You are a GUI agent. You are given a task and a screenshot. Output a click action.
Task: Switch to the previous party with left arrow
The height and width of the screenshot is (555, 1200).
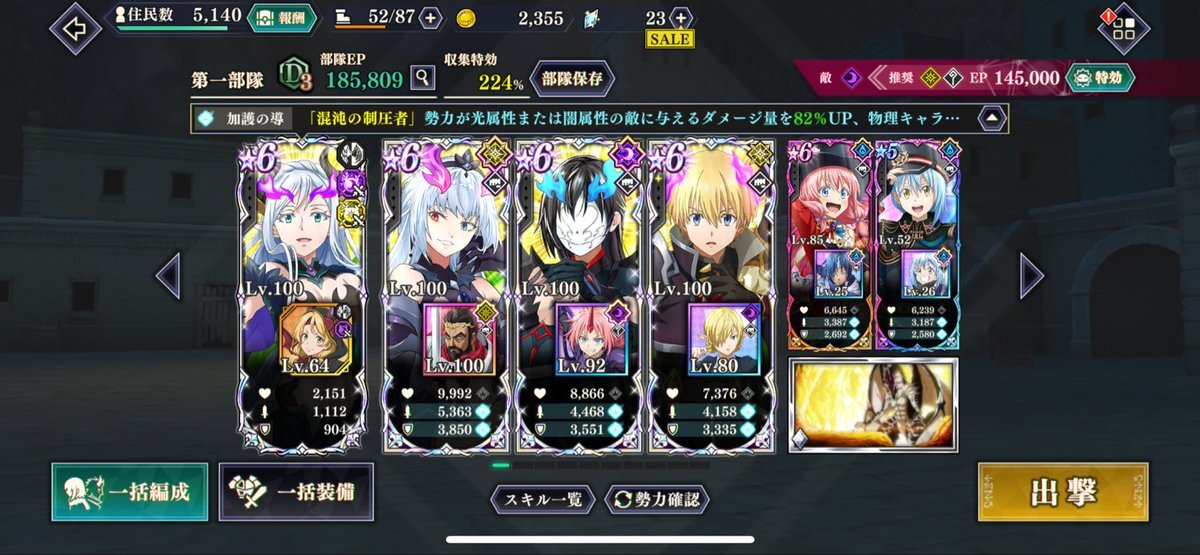click(167, 275)
